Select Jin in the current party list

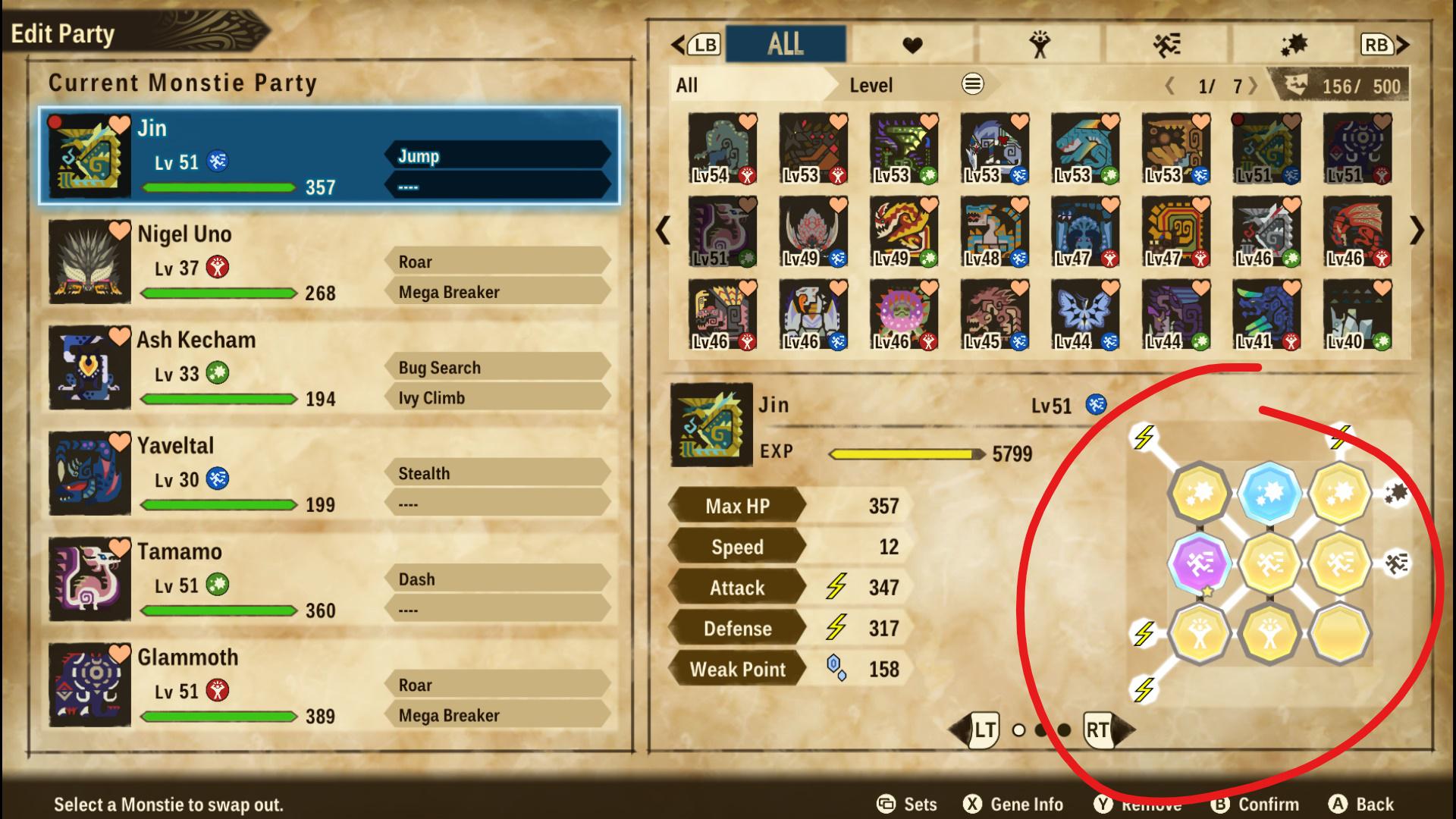coord(330,155)
